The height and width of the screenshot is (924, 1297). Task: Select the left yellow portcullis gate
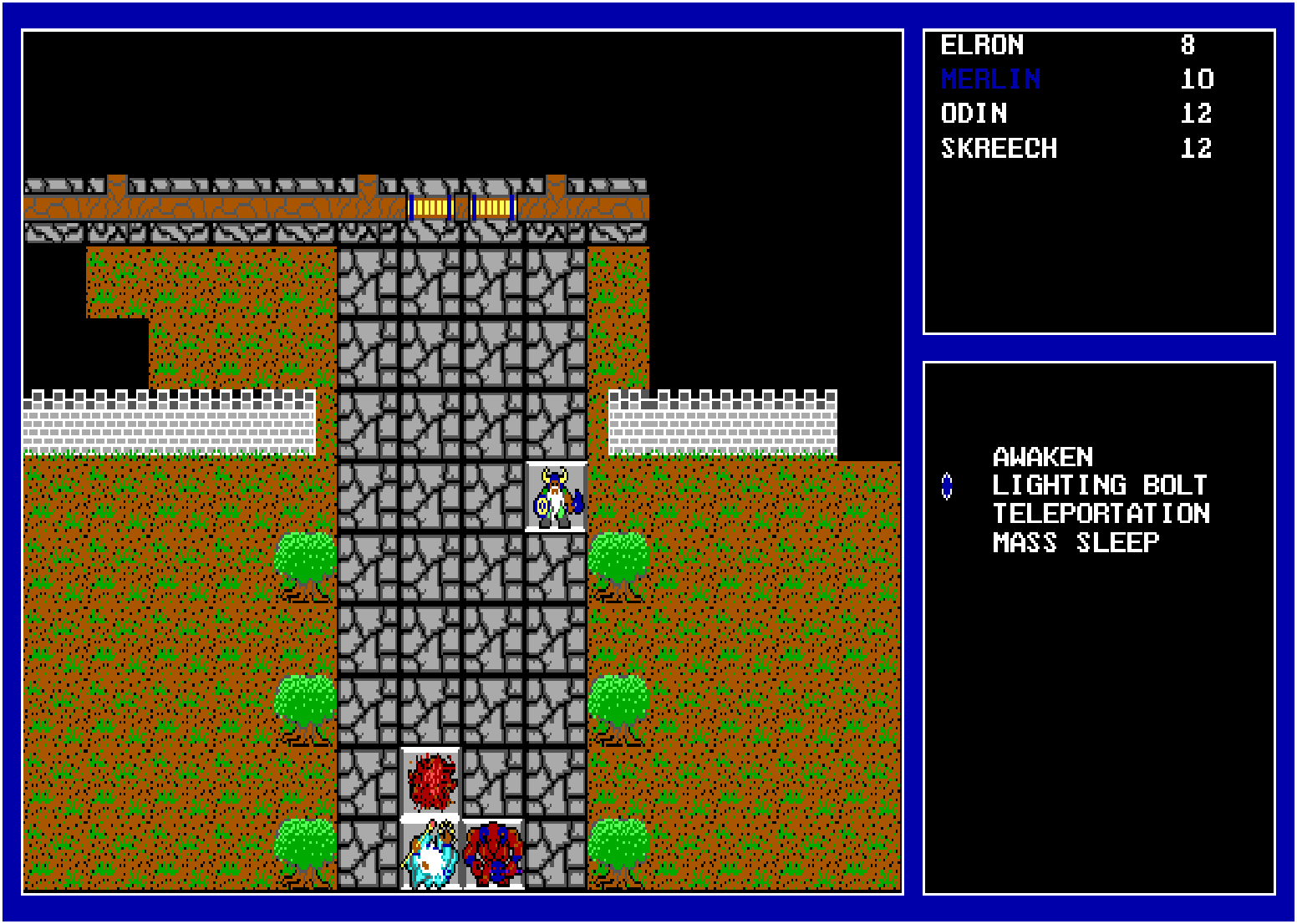coord(429,206)
